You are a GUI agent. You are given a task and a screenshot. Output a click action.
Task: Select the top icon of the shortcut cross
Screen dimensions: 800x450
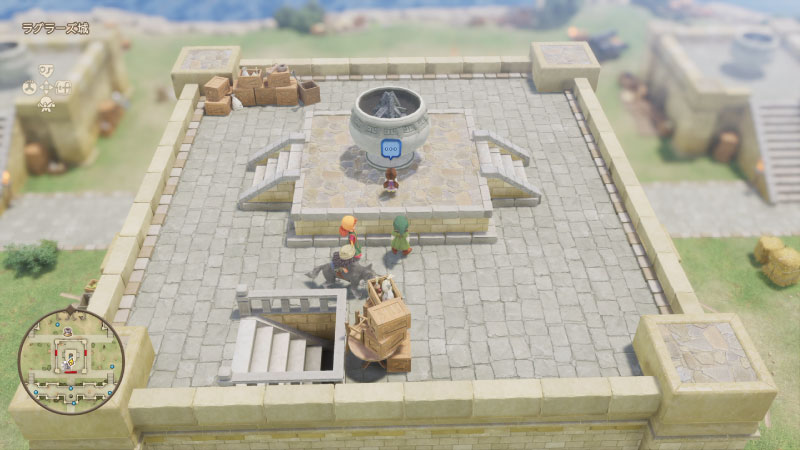tap(46, 71)
